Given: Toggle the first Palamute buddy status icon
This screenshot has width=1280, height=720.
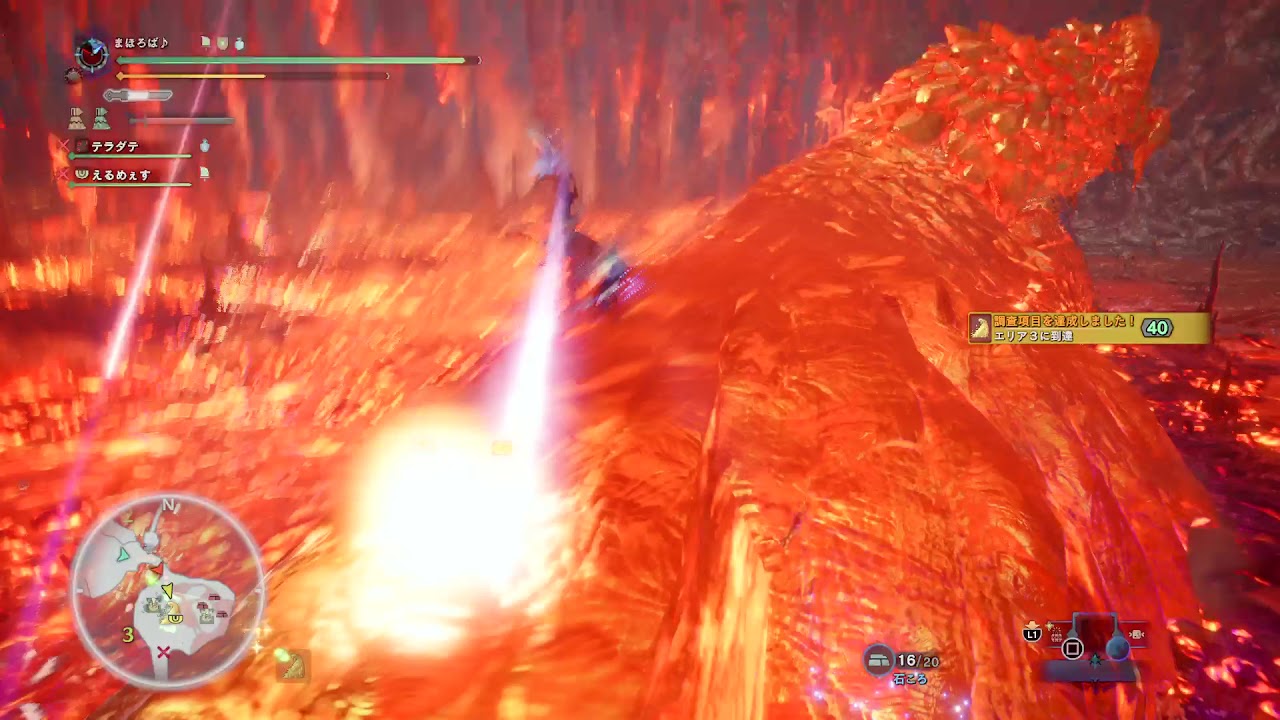Looking at the screenshot, I should [x=76, y=118].
